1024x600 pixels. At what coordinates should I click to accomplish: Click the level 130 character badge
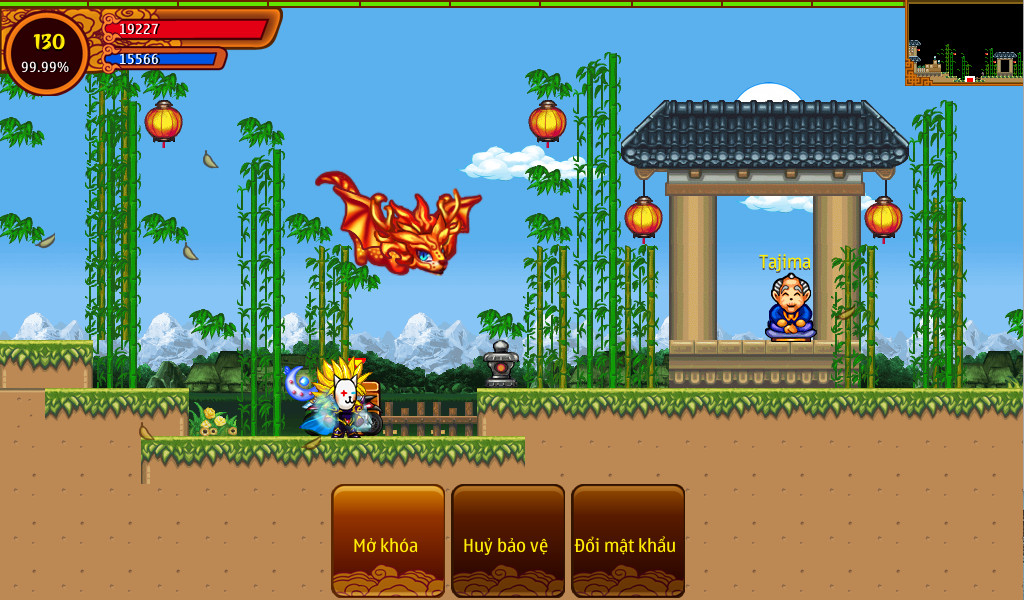click(46, 52)
